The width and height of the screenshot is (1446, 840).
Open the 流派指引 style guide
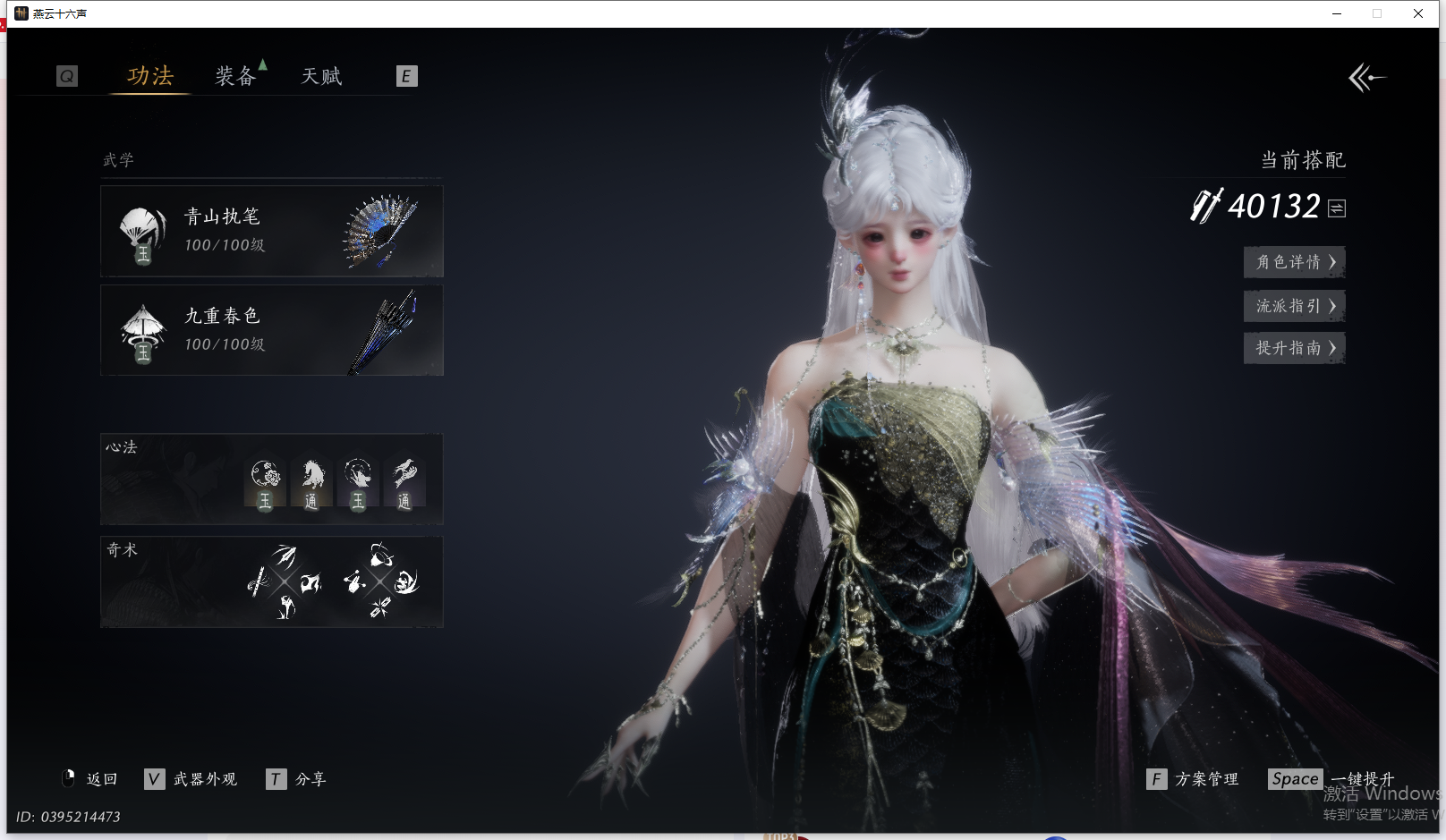tap(1294, 306)
